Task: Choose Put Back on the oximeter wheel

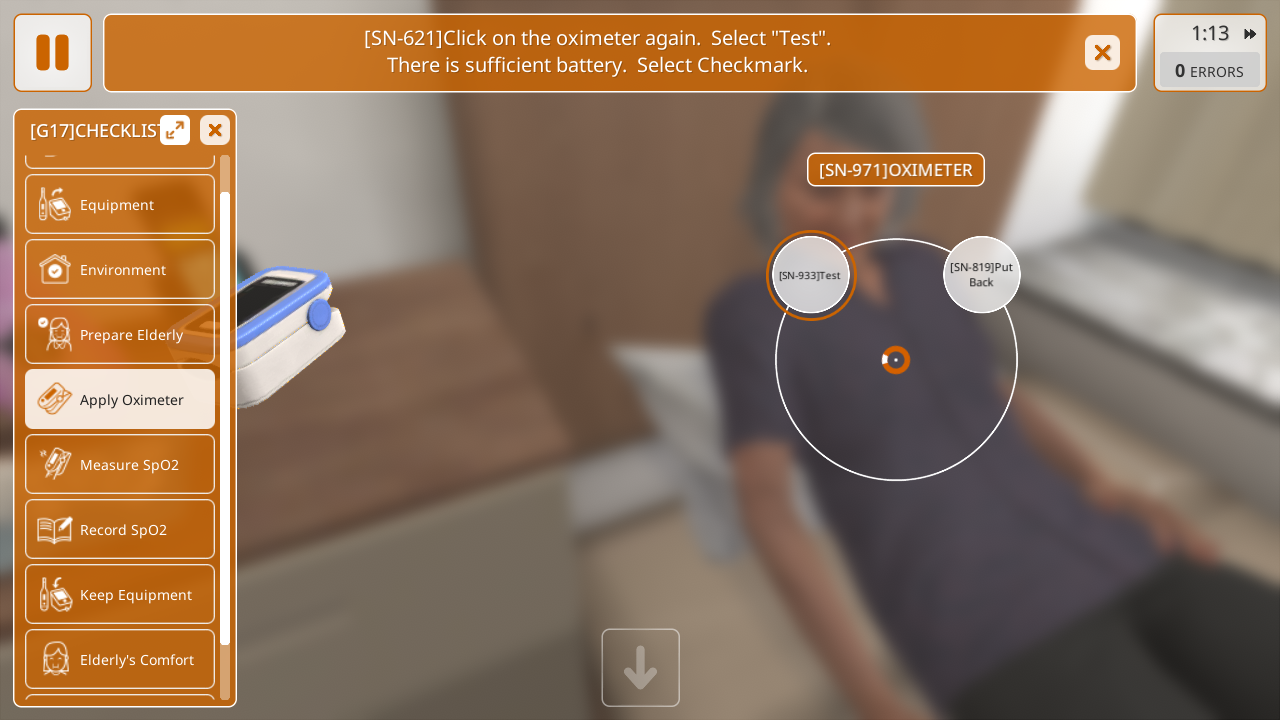Action: 981,275
